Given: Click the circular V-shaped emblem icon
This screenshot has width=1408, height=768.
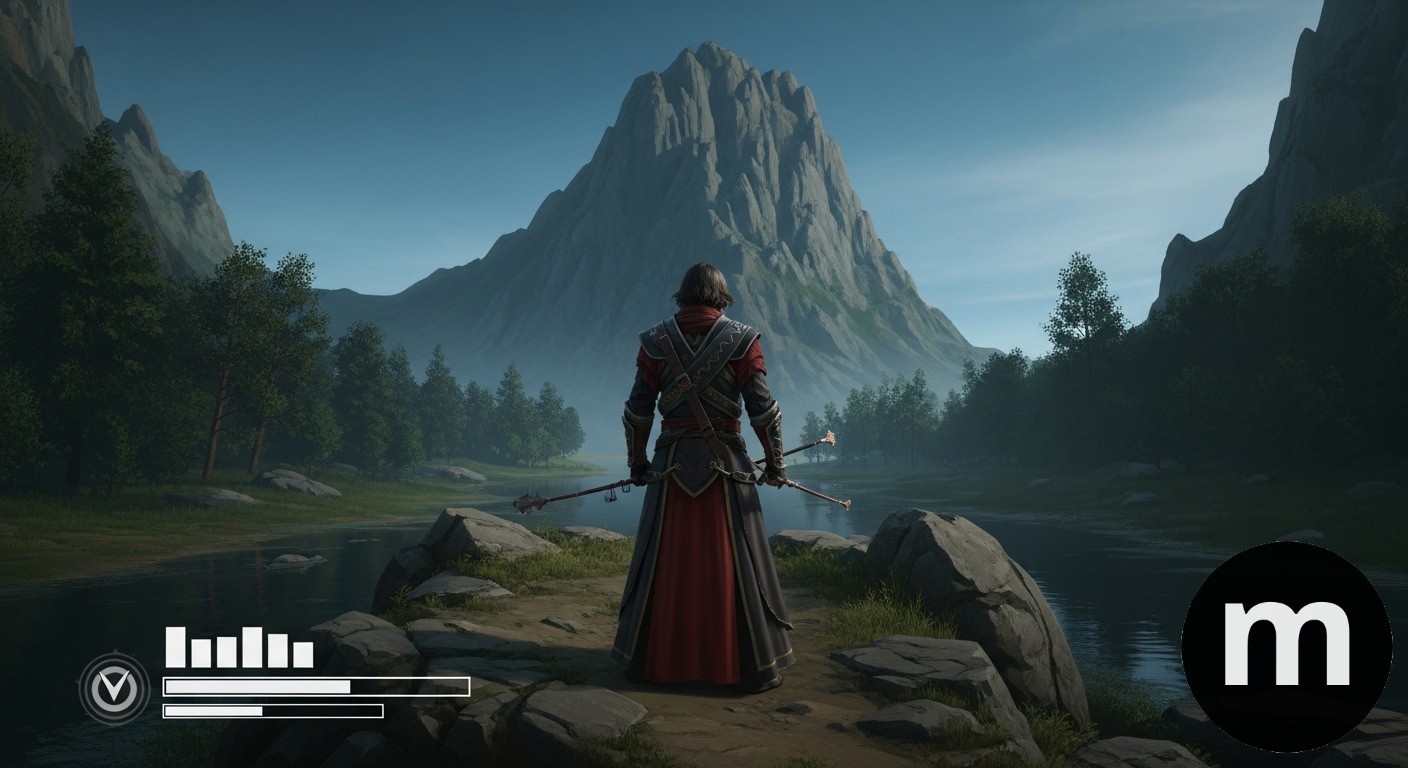Looking at the screenshot, I should pos(114,687).
